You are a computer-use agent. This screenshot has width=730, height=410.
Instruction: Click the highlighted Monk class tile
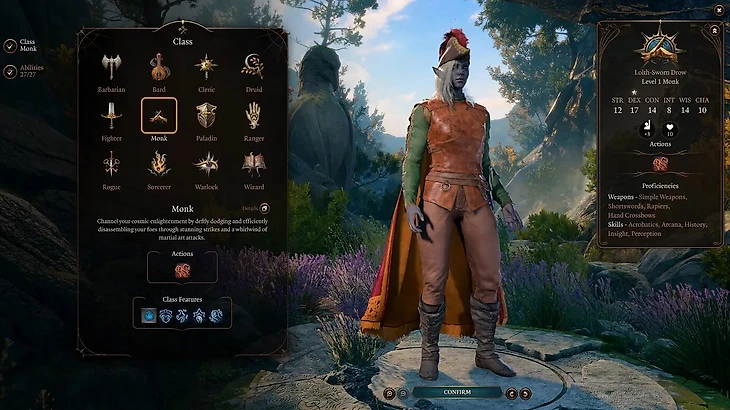[159, 116]
